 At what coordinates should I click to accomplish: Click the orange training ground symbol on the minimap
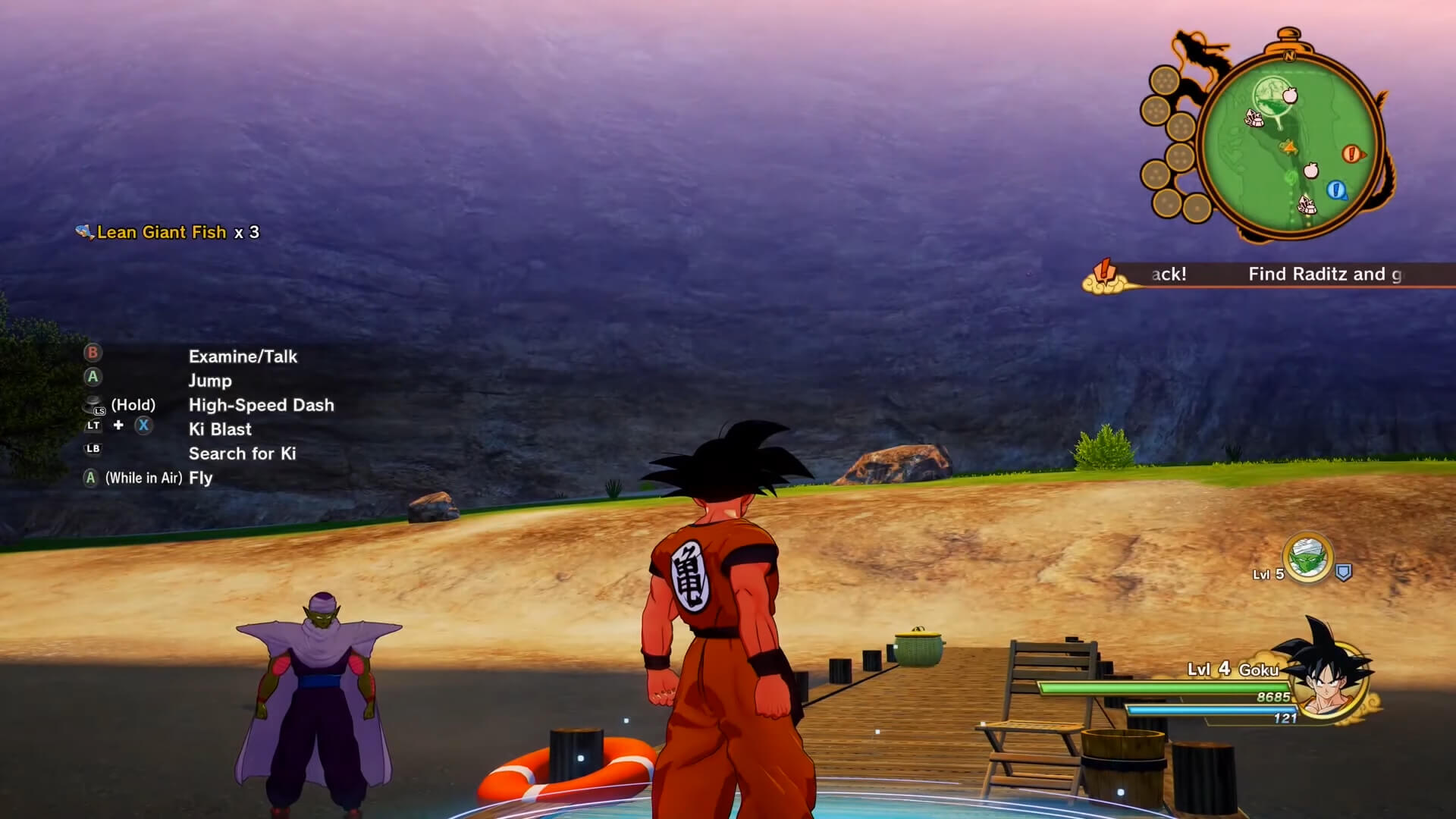tap(1289, 147)
